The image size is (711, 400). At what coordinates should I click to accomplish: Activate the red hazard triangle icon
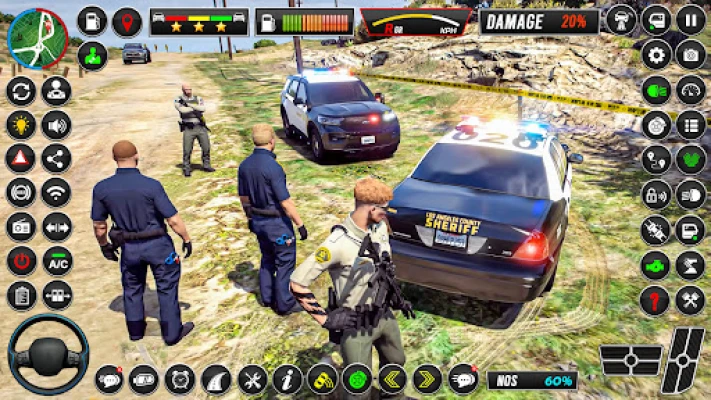pos(21,158)
